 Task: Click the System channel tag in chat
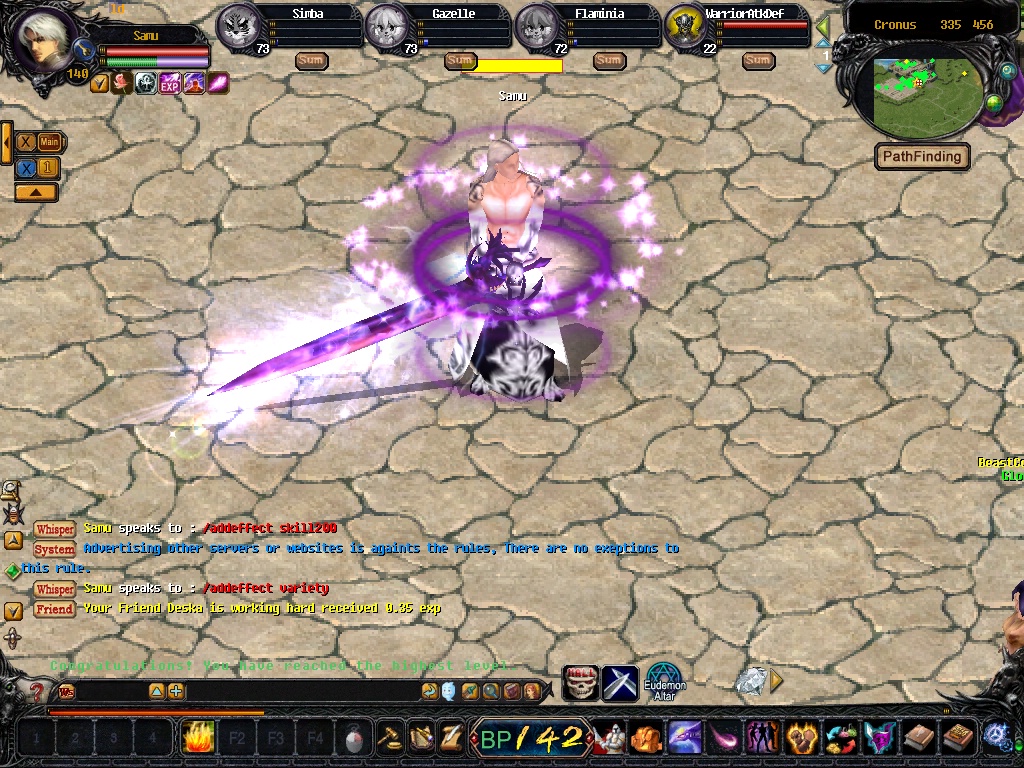click(54, 549)
